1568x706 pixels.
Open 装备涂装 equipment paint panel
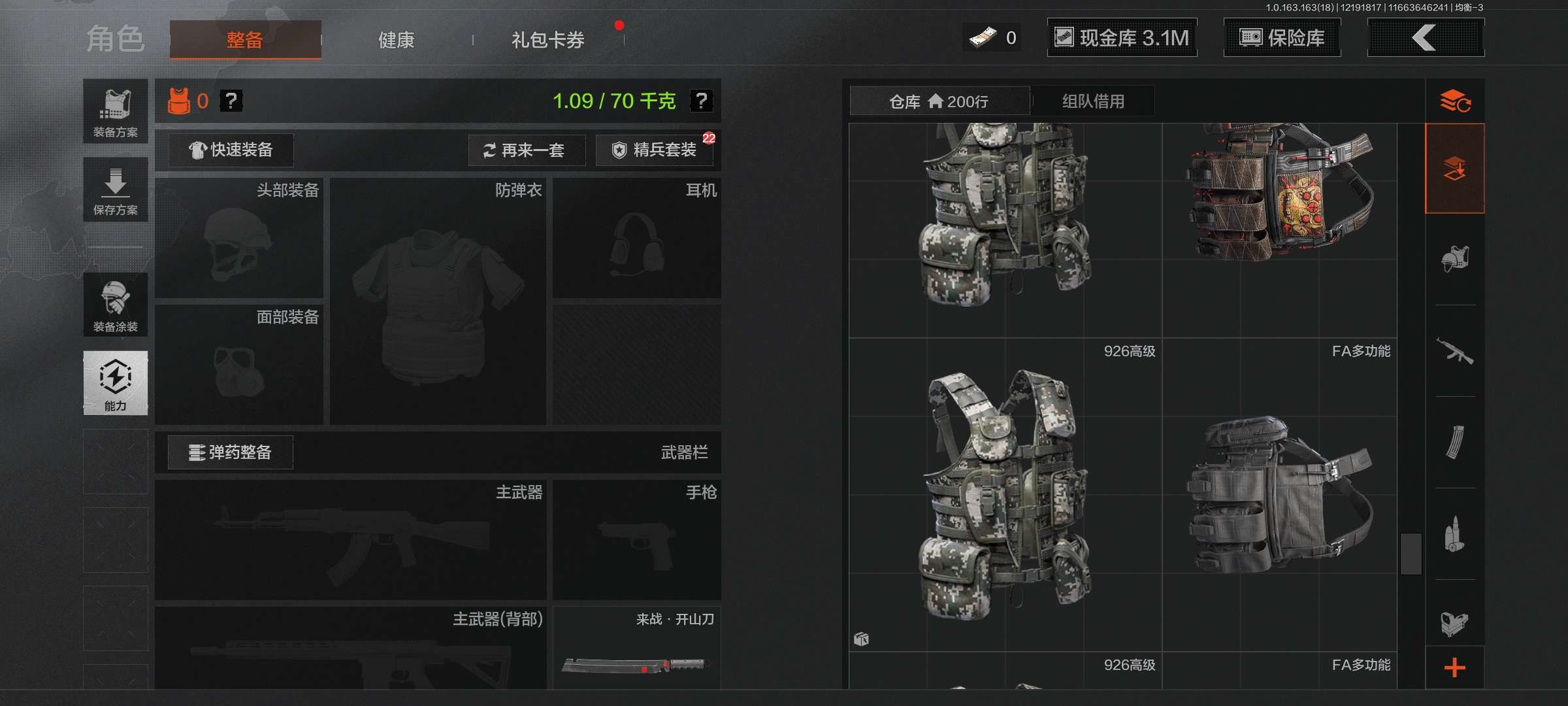115,304
